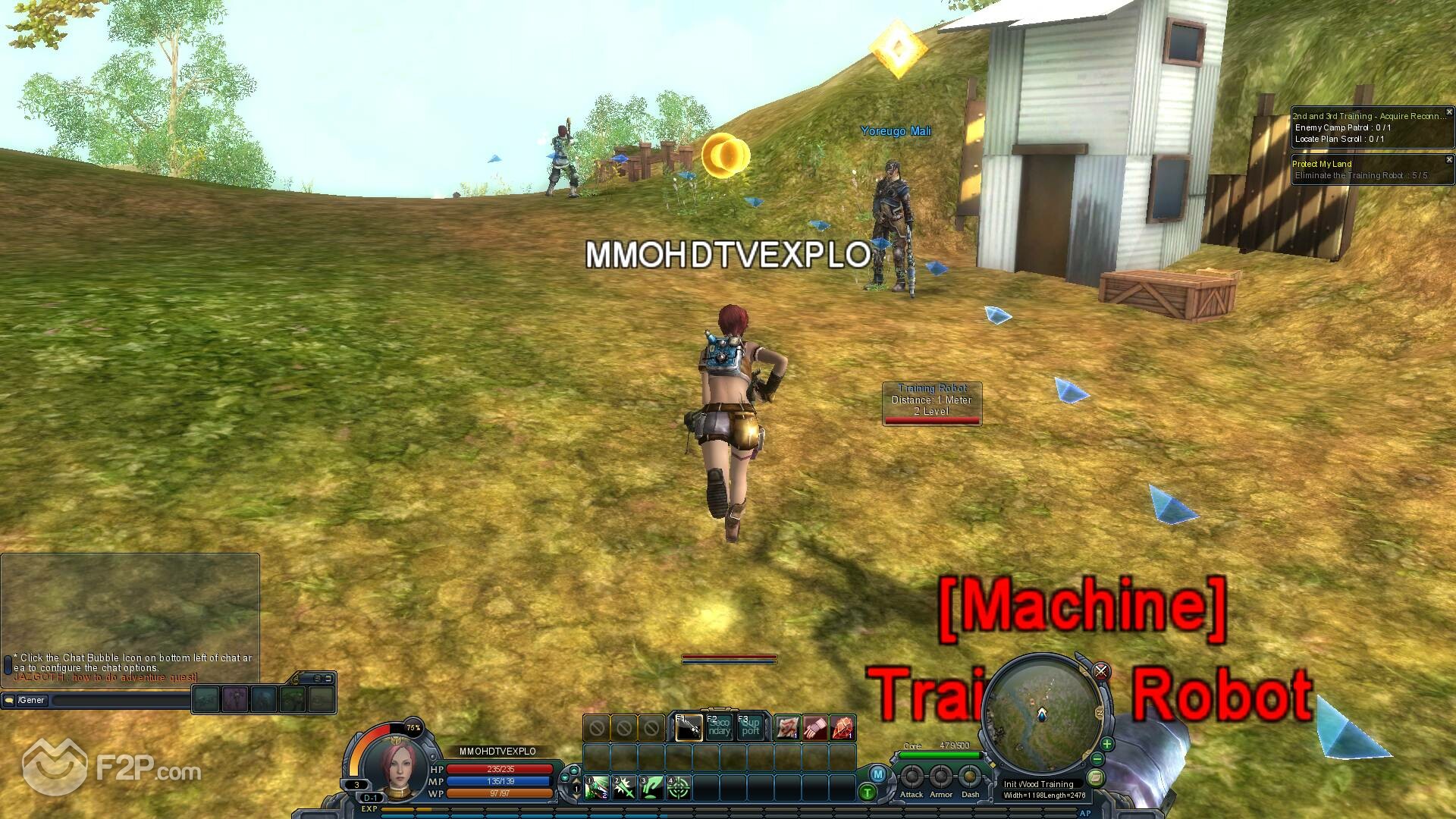Image resolution: width=1456 pixels, height=819 pixels.
Task: Activate skill slot 3 green hand ability
Action: pyautogui.click(x=651, y=788)
